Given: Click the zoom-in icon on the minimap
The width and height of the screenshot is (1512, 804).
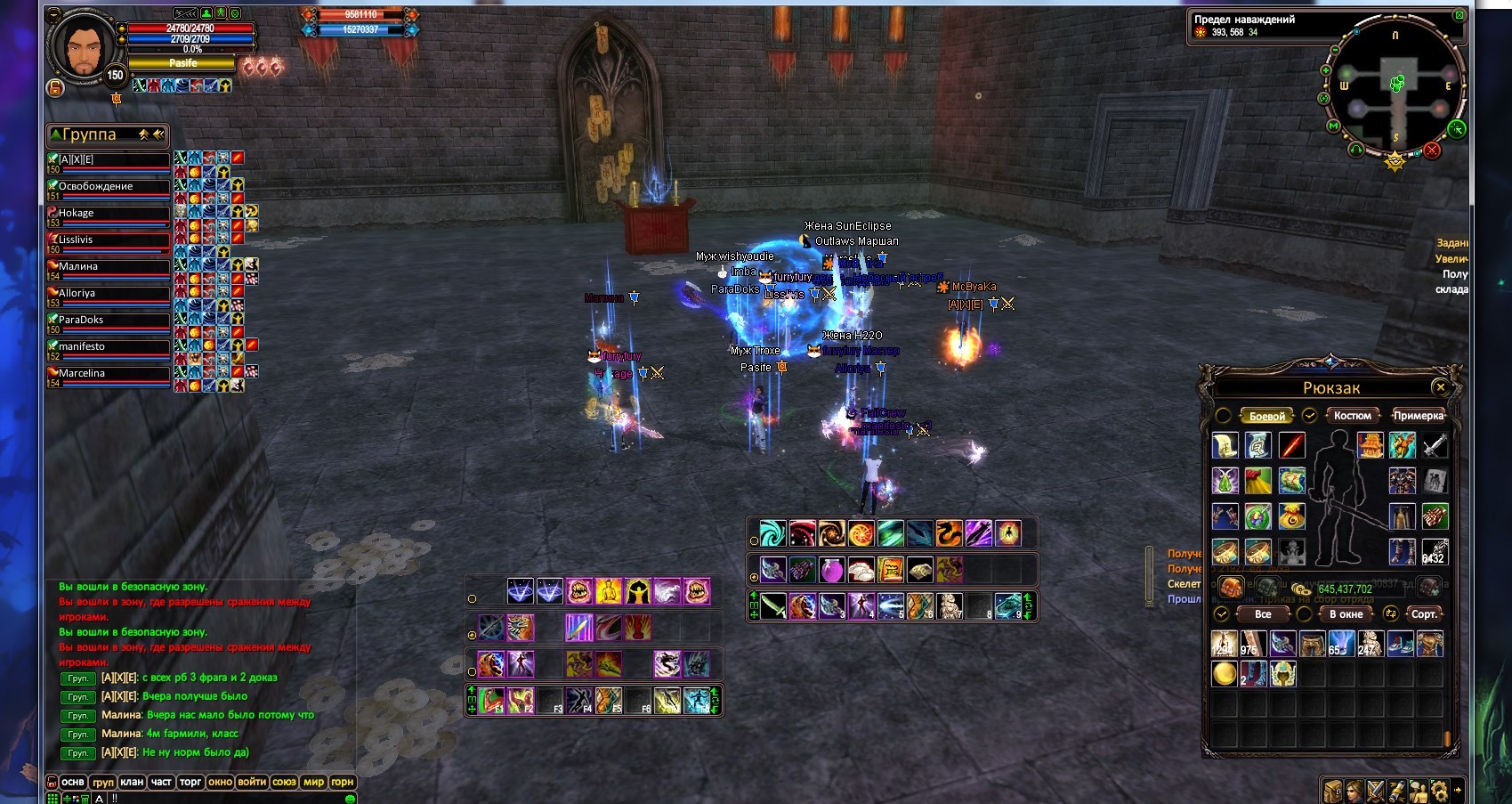Looking at the screenshot, I should [1325, 70].
